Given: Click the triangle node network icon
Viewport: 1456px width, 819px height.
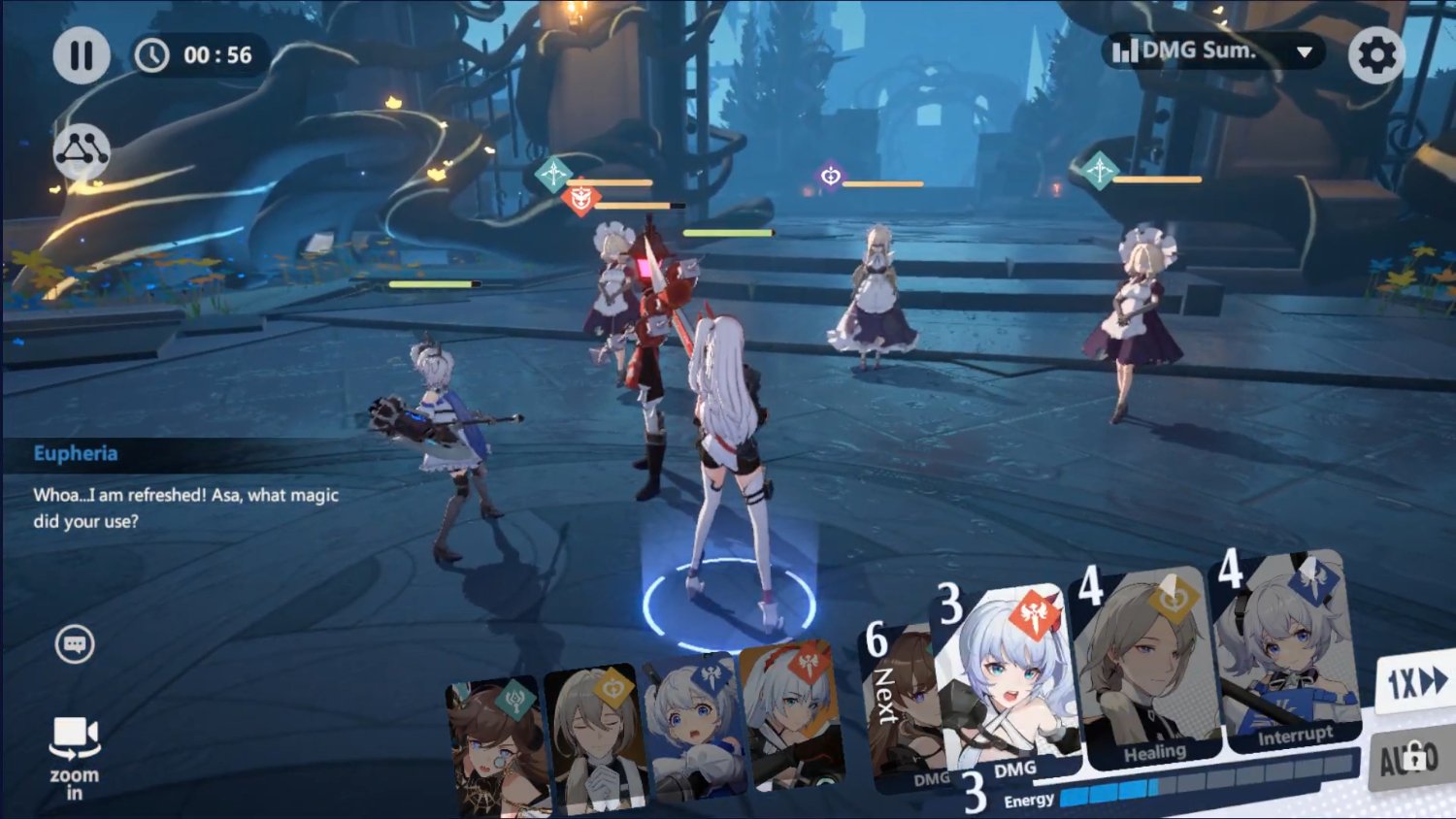Looking at the screenshot, I should tap(82, 151).
